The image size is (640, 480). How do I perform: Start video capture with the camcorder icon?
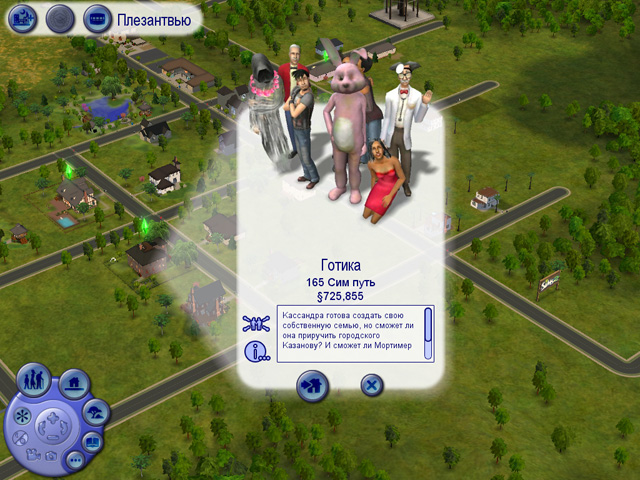pyautogui.click(x=33, y=456)
